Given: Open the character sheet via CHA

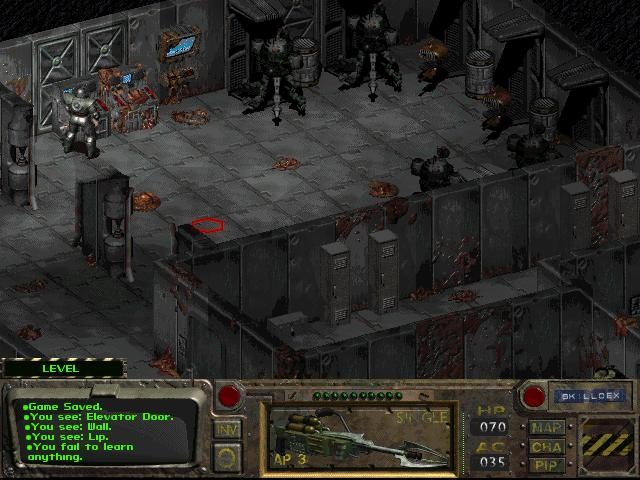Looking at the screenshot, I should tap(547, 447).
